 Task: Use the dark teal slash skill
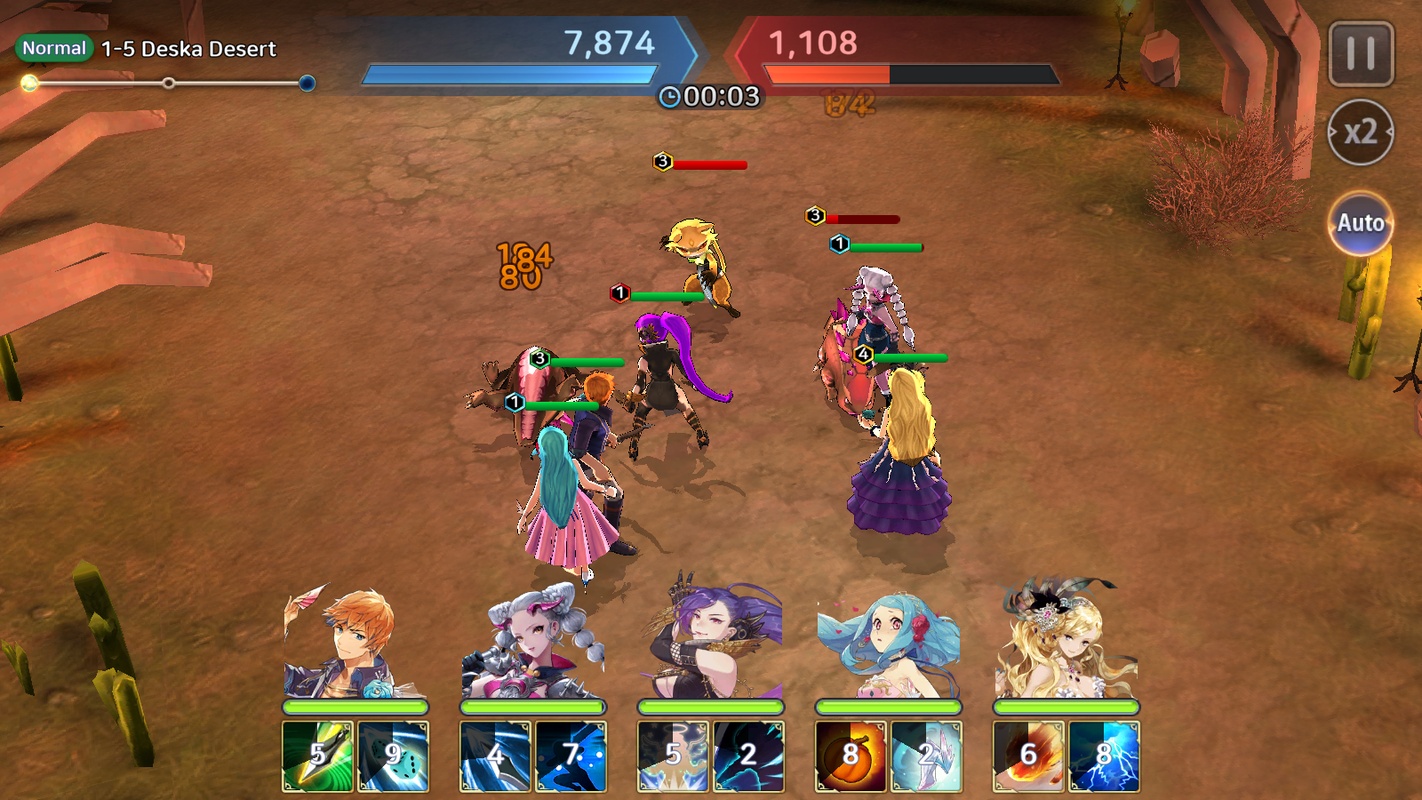[x=748, y=755]
